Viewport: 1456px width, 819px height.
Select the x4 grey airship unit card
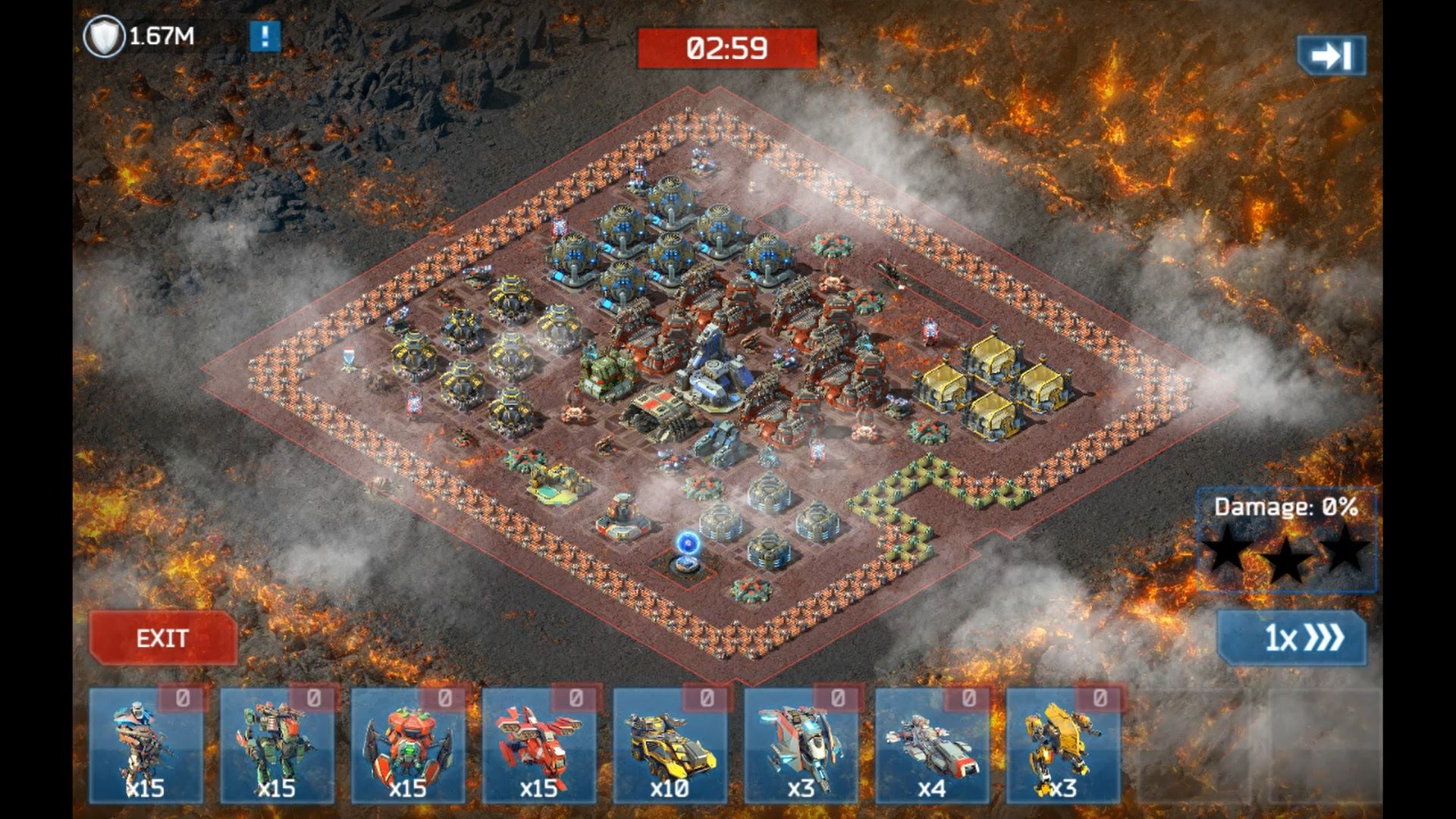(932, 745)
